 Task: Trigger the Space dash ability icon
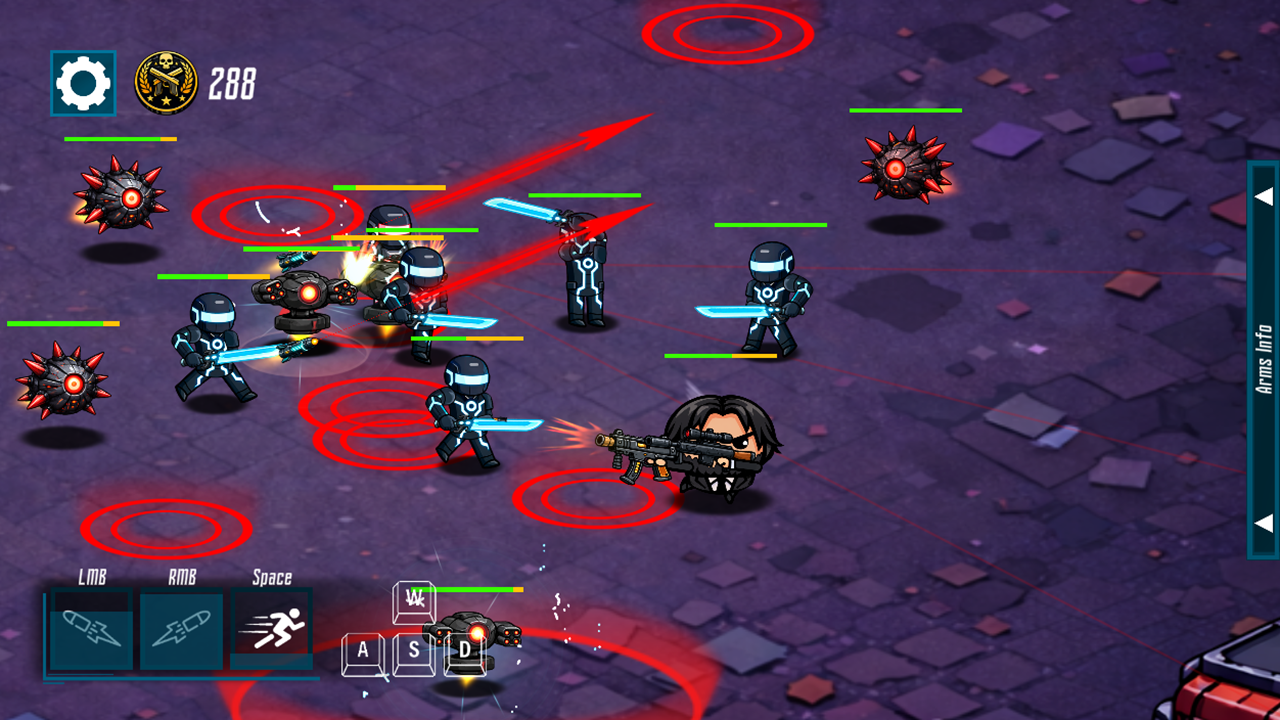(x=272, y=629)
